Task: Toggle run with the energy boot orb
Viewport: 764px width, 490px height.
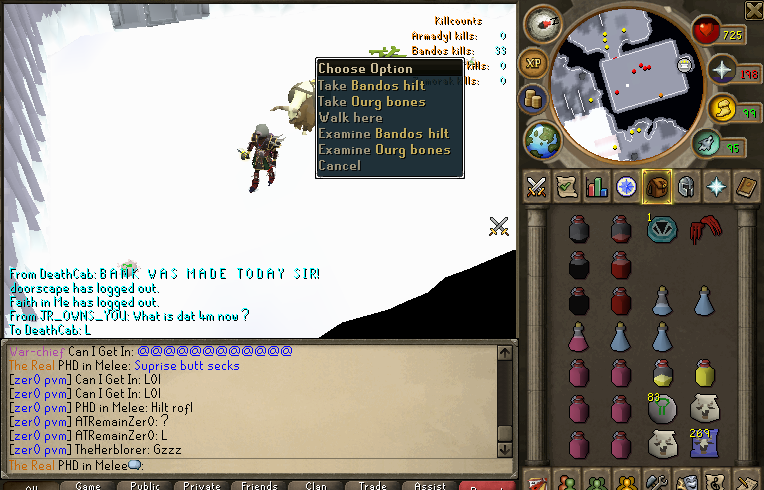Action: click(x=723, y=107)
